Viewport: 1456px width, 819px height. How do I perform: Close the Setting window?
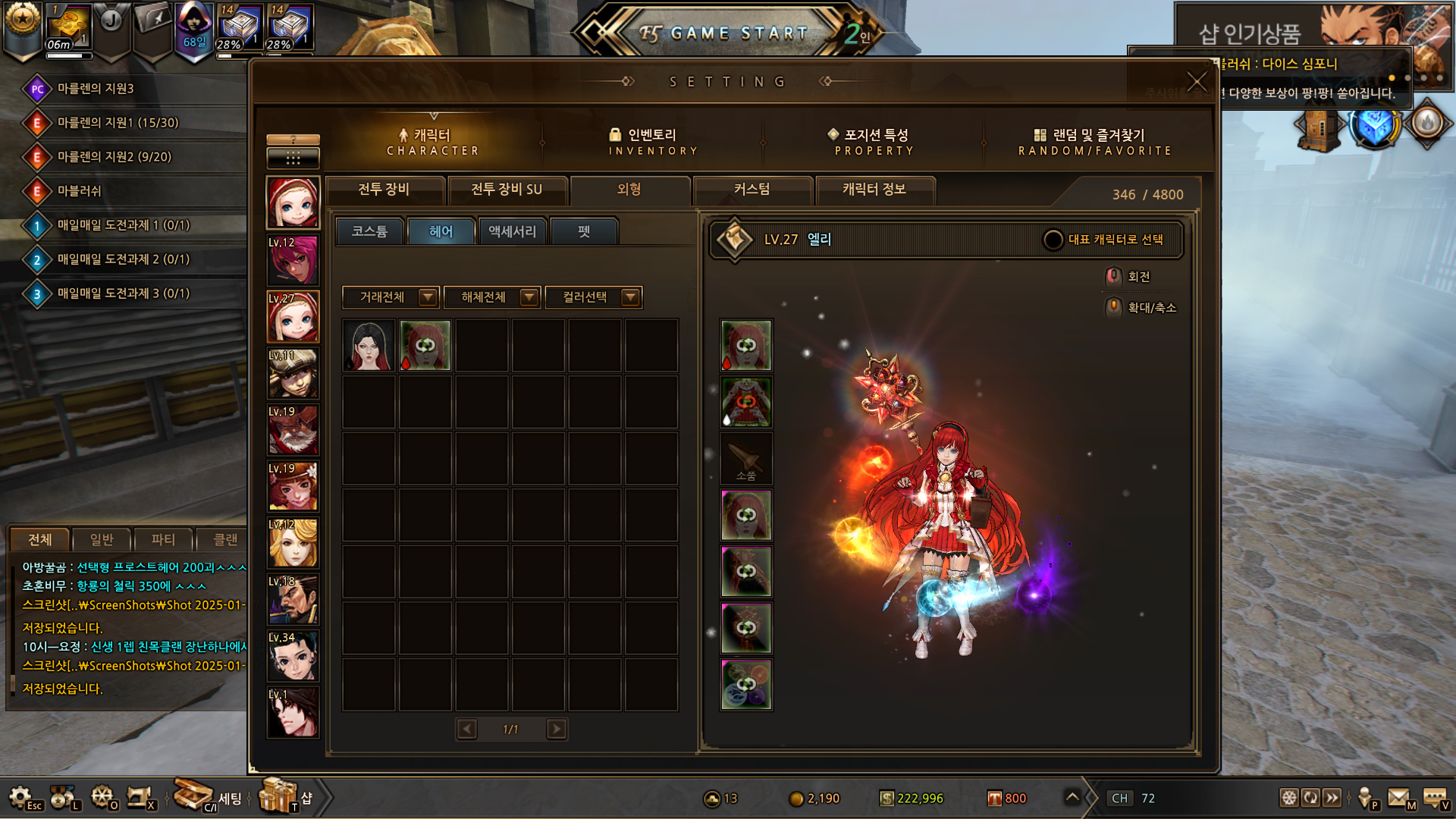1196,81
